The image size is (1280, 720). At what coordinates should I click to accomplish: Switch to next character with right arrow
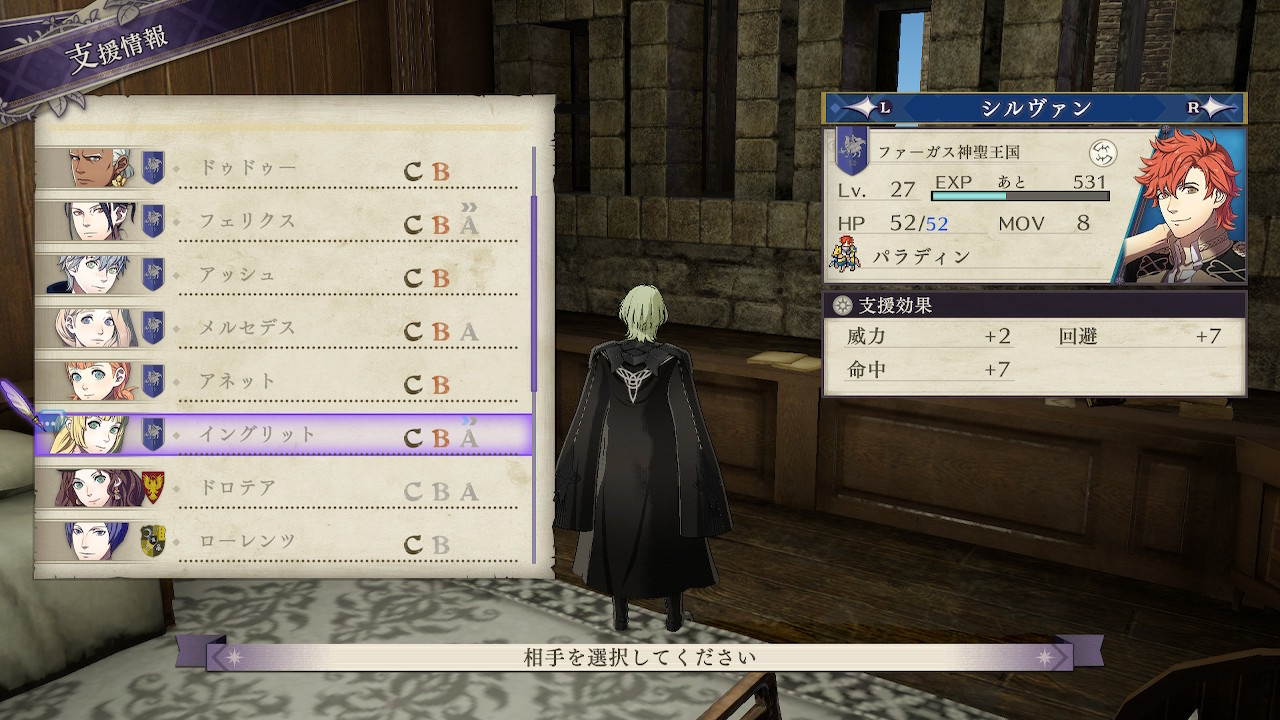pos(1214,108)
